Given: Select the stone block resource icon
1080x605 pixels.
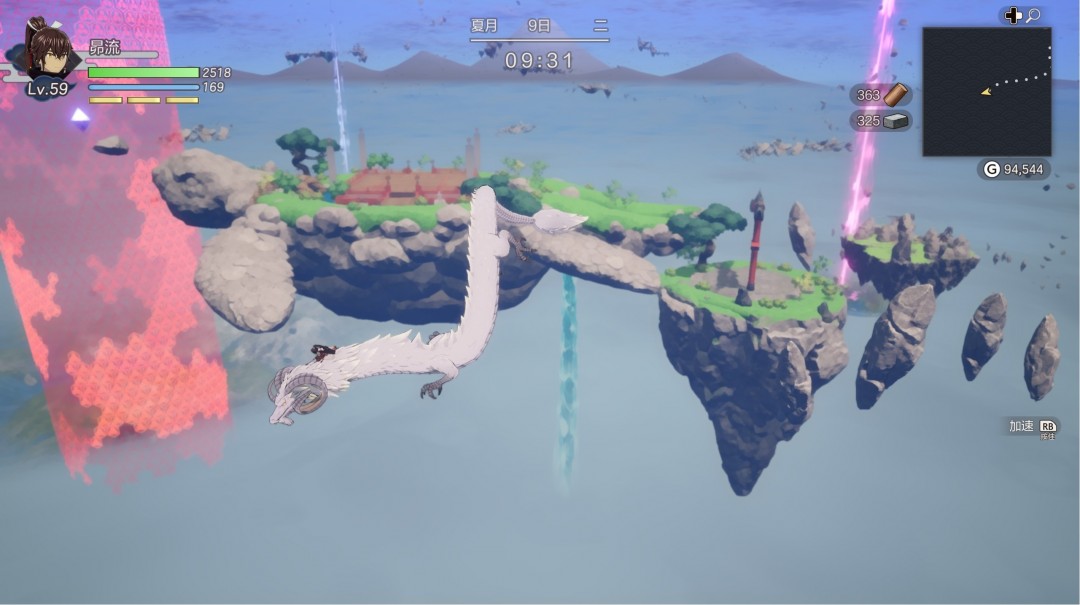Looking at the screenshot, I should (896, 121).
